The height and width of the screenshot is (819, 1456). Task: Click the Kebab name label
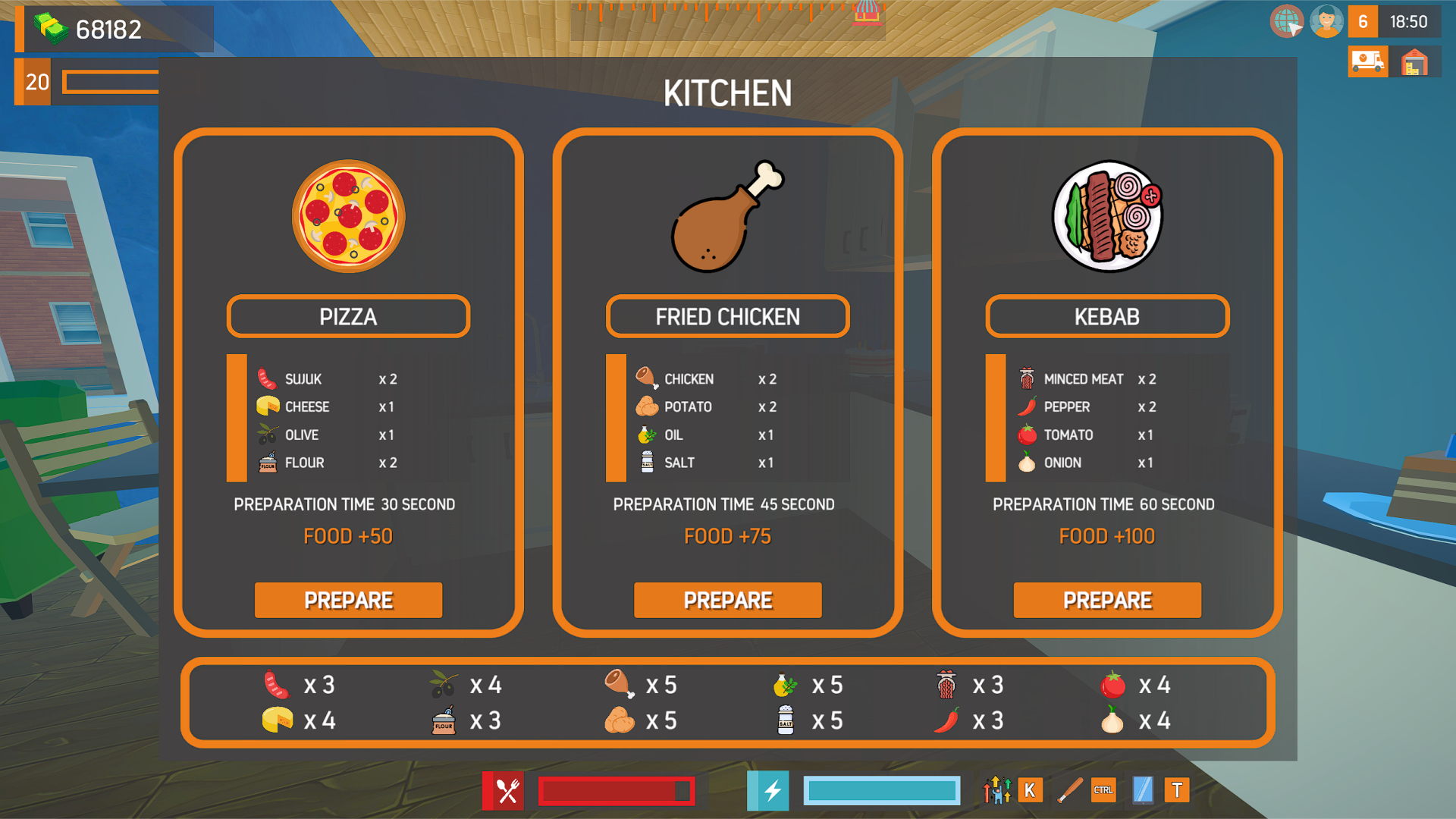tap(1107, 316)
